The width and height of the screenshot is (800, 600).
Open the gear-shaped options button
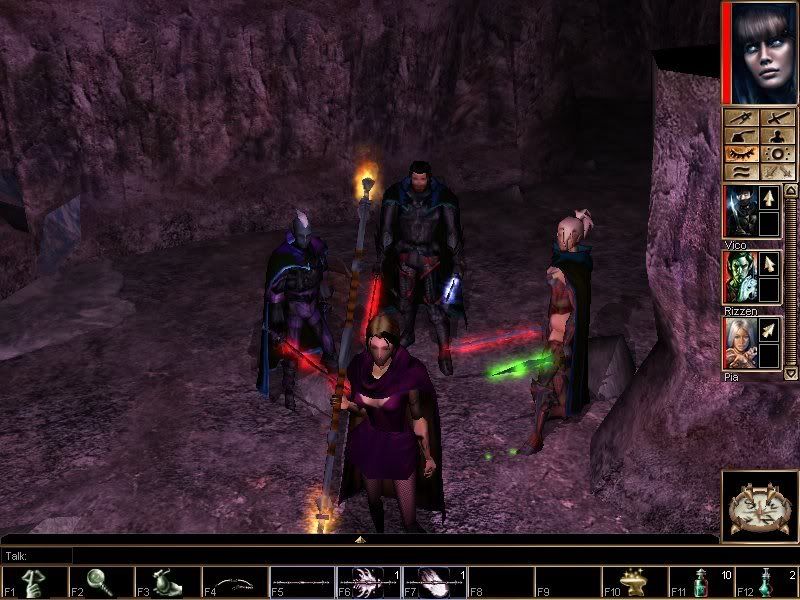tap(776, 155)
